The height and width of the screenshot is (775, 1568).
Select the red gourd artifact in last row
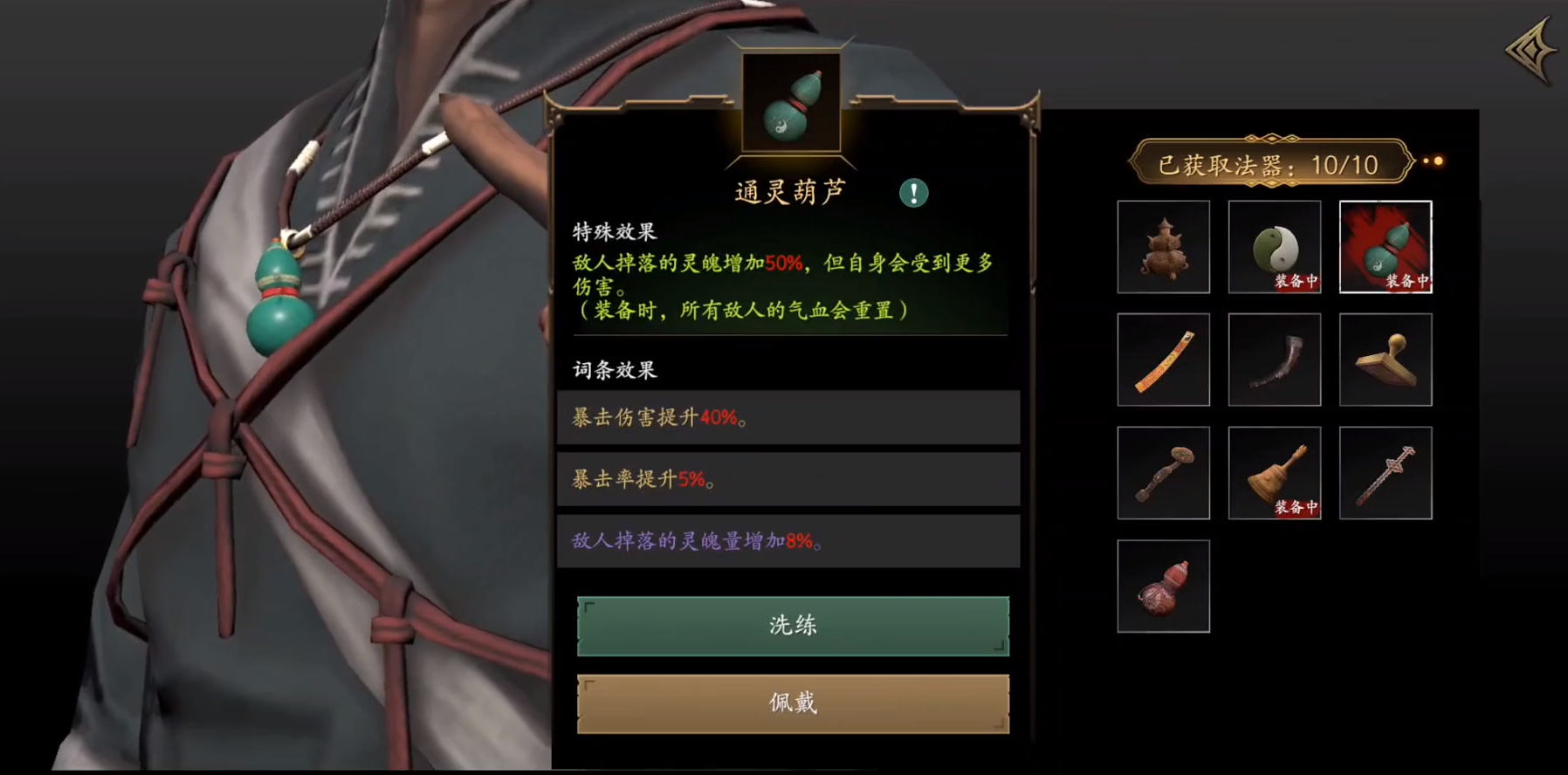point(1163,584)
